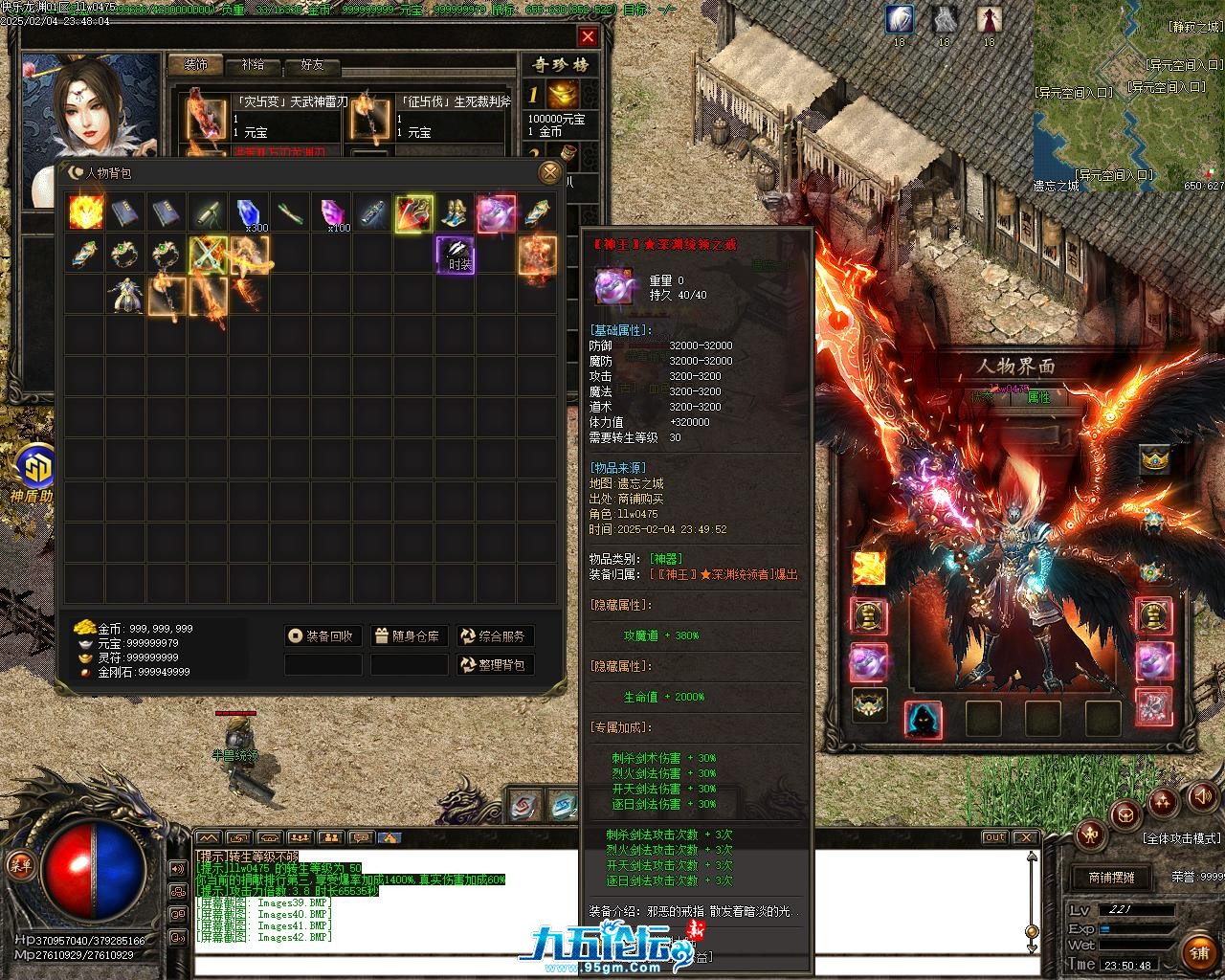Click the gold crown equipment slot
This screenshot has height=980, width=1225.
pos(1155,460)
